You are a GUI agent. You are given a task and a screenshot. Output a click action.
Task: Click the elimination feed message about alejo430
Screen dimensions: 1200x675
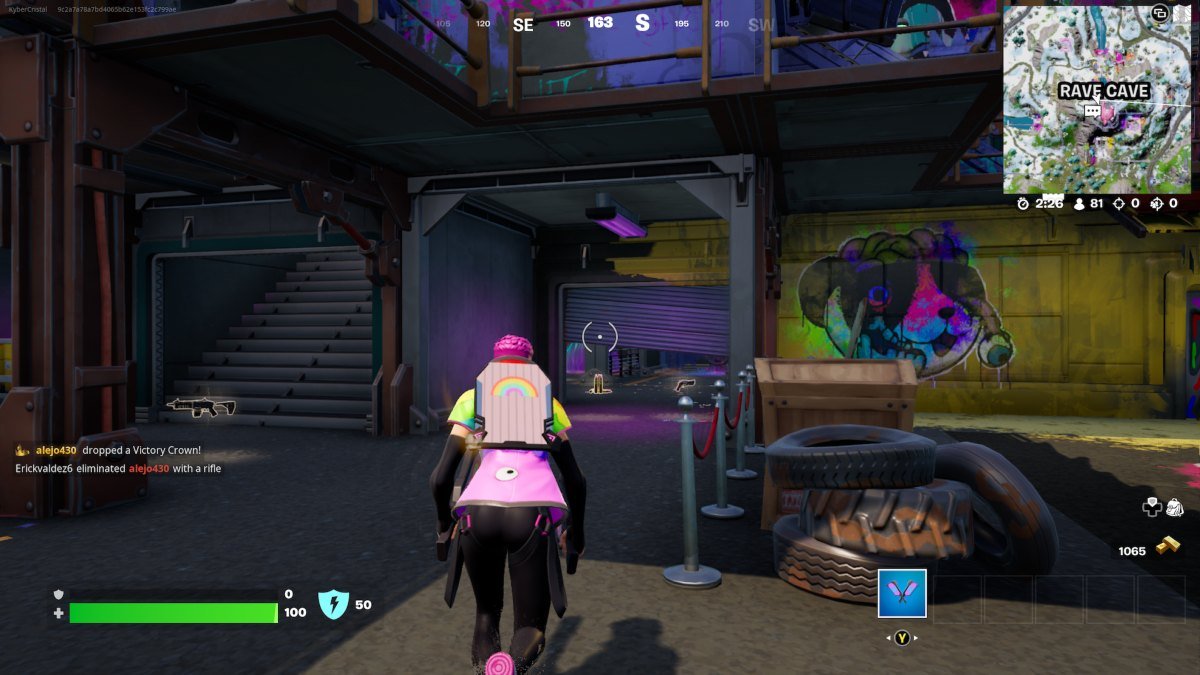[x=118, y=468]
